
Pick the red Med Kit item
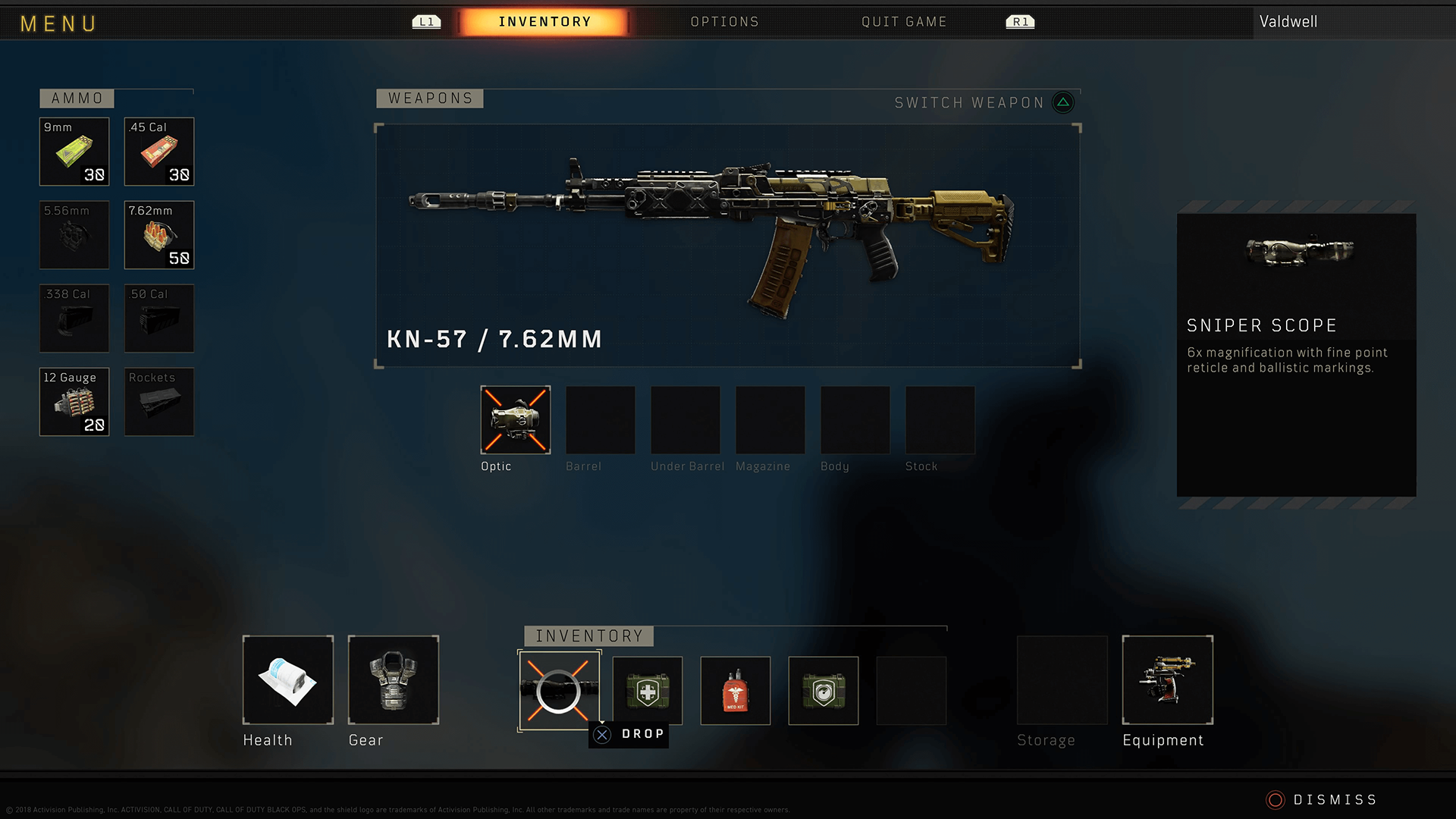(x=736, y=691)
